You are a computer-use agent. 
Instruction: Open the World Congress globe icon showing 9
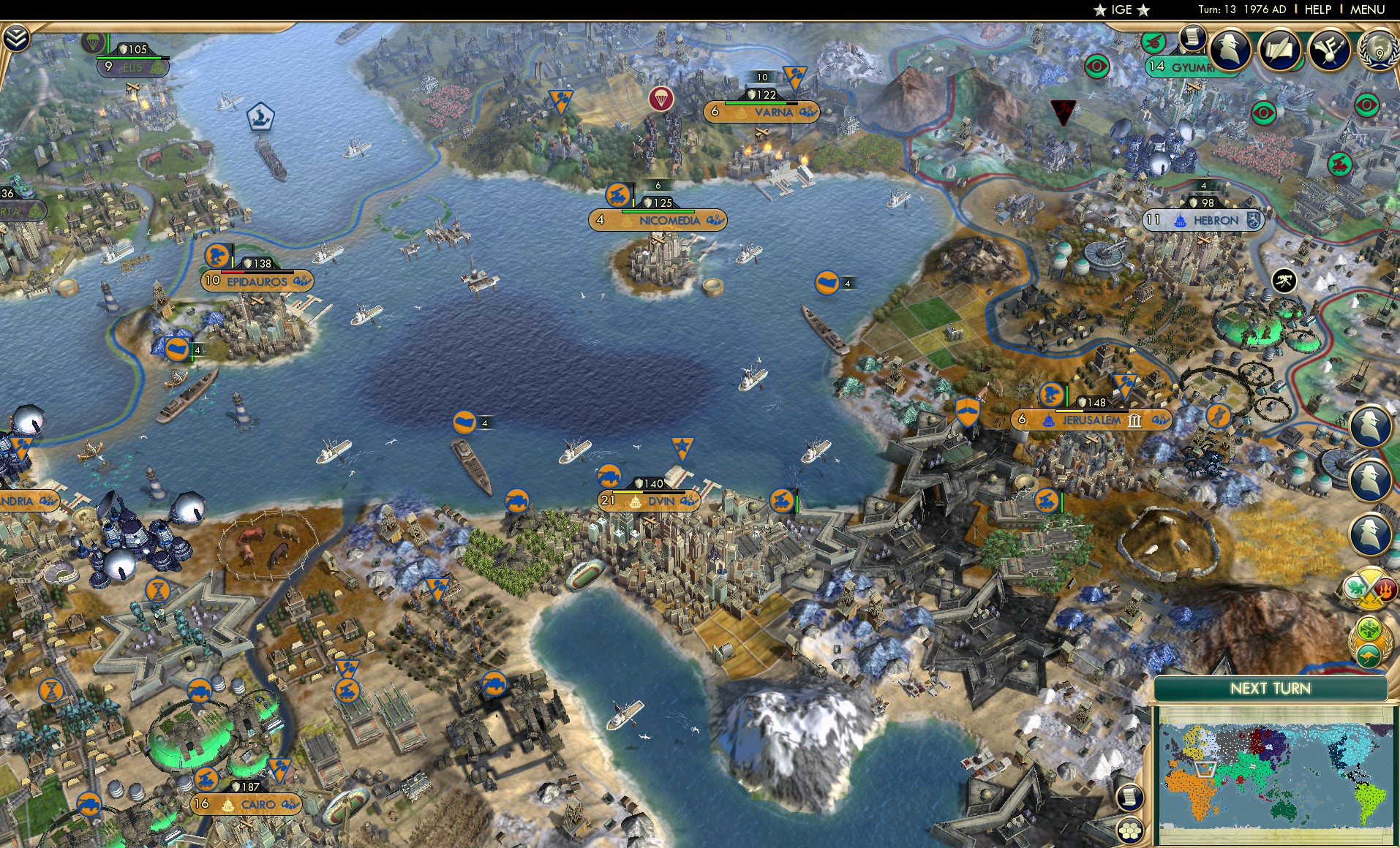1379,53
